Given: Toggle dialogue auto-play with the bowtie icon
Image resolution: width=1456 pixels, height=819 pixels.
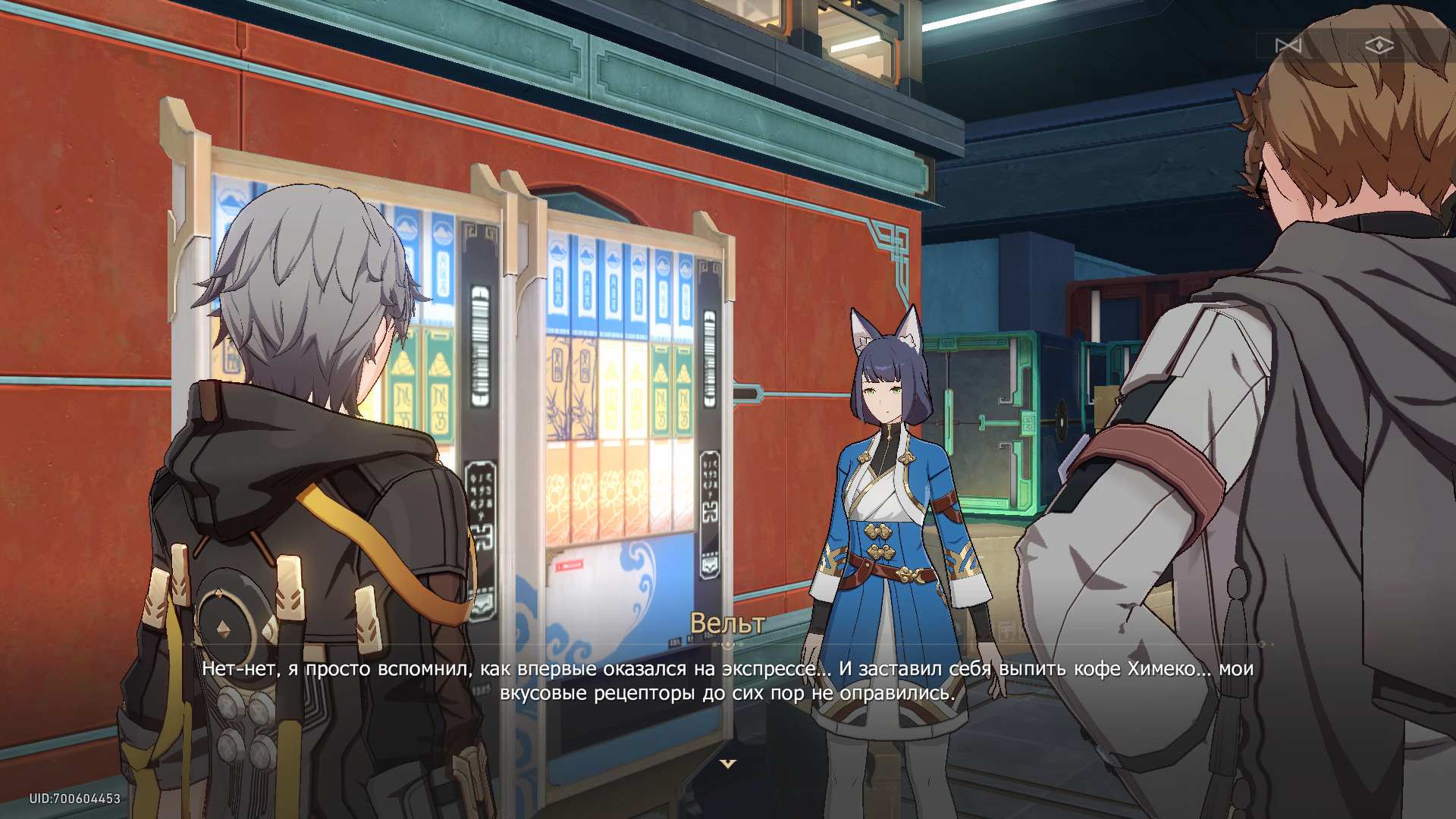Looking at the screenshot, I should coord(1288,46).
